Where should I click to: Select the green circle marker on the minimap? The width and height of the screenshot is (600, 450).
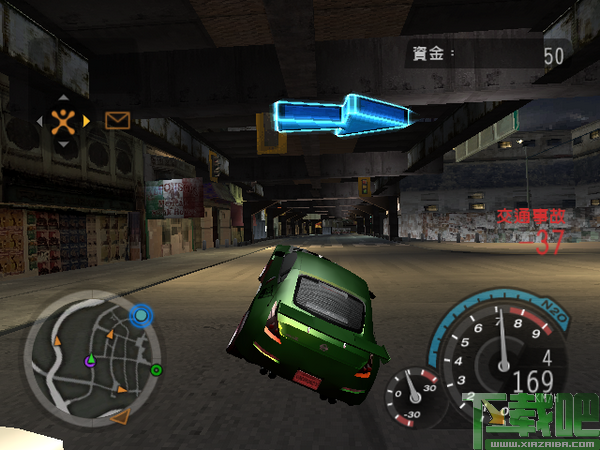point(157,370)
